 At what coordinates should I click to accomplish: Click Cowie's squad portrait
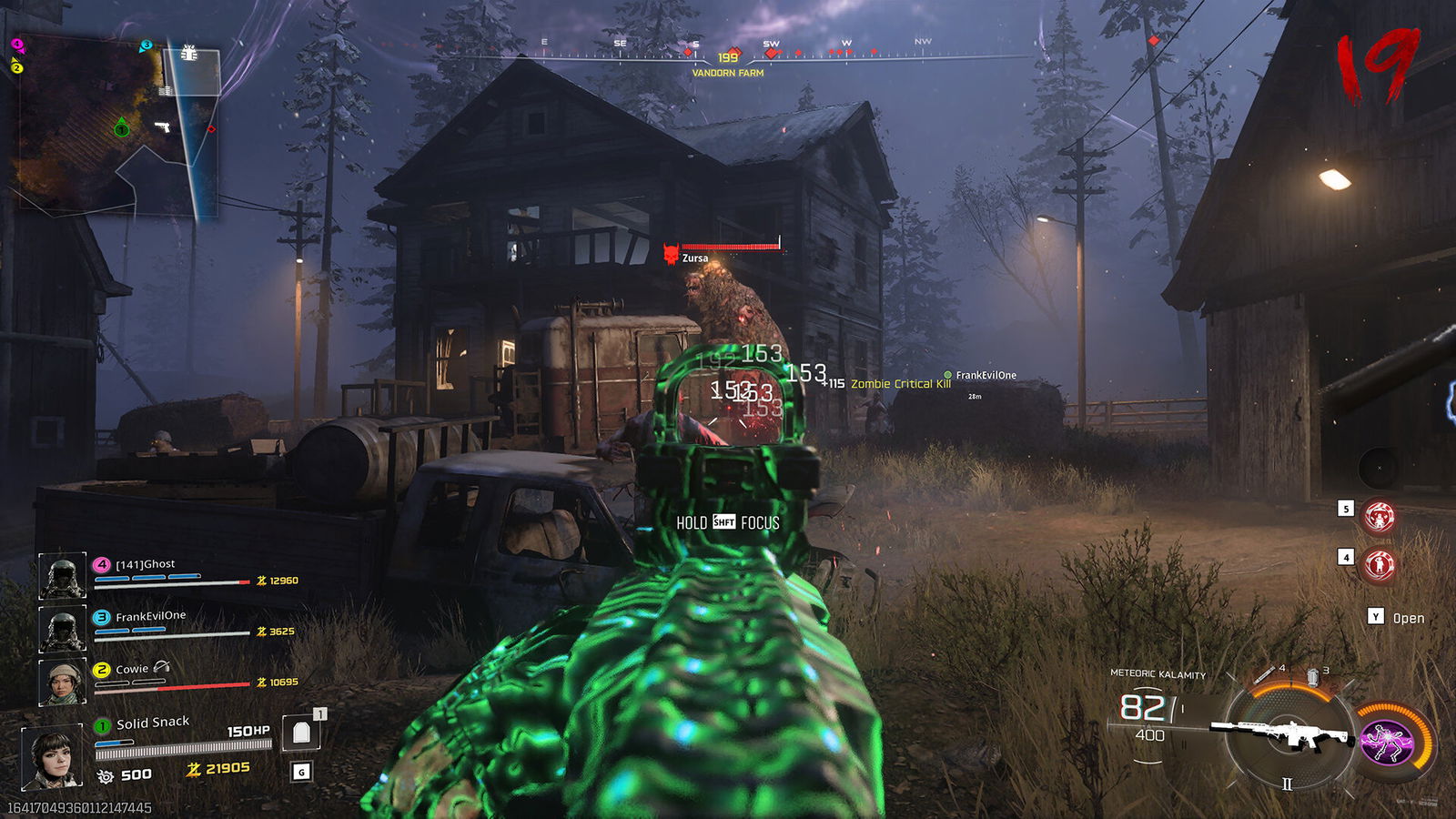pos(63,682)
